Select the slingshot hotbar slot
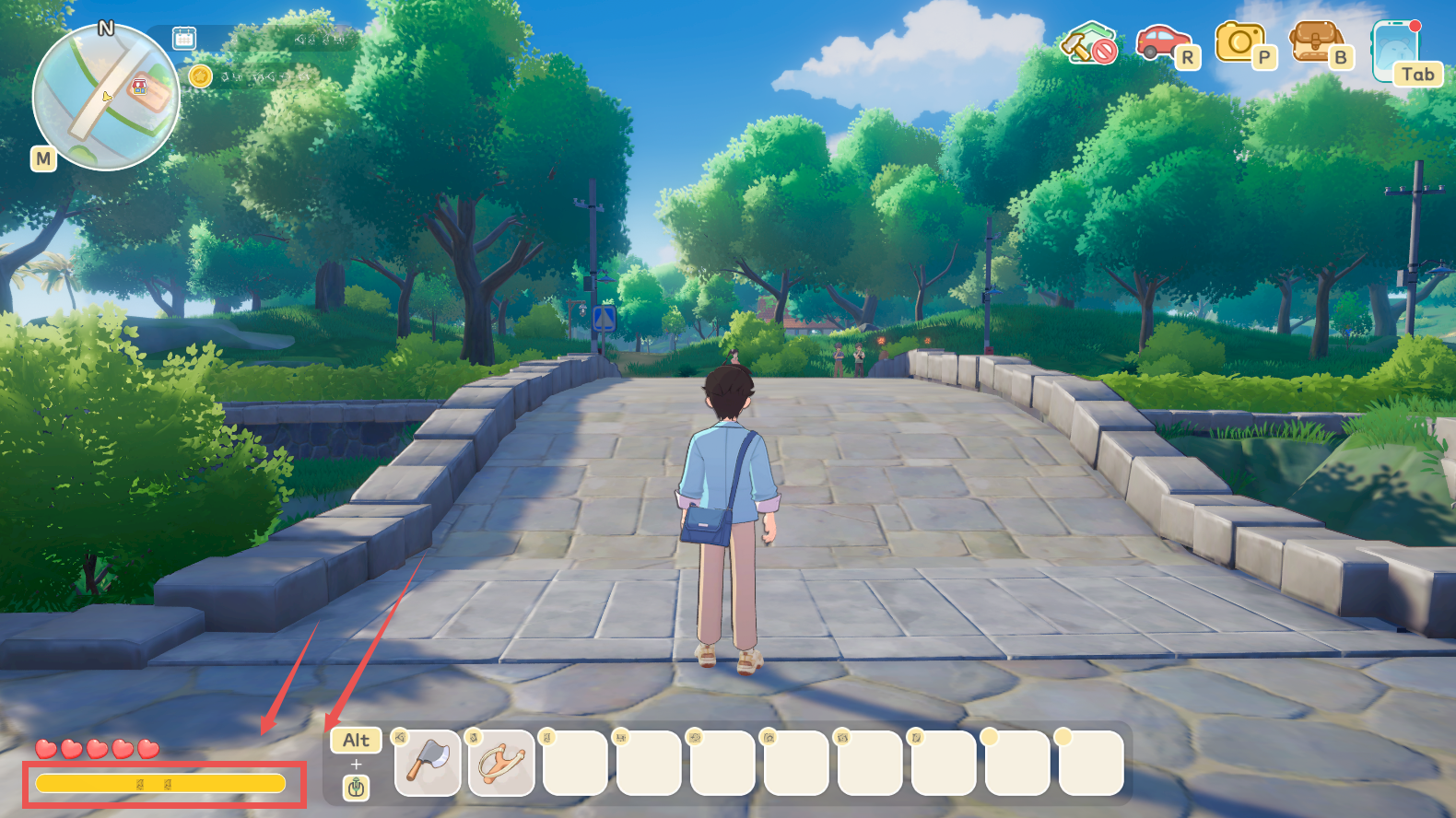 pyautogui.click(x=501, y=763)
